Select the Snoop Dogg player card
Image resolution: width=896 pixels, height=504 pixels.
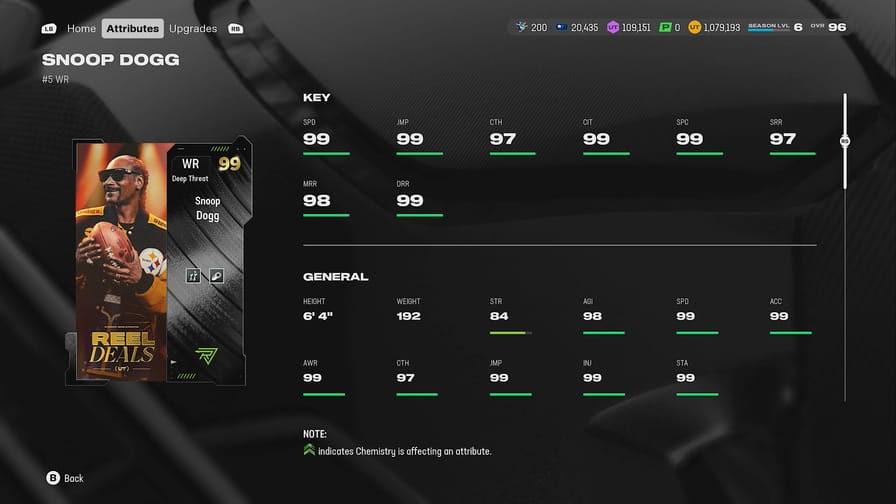point(162,260)
